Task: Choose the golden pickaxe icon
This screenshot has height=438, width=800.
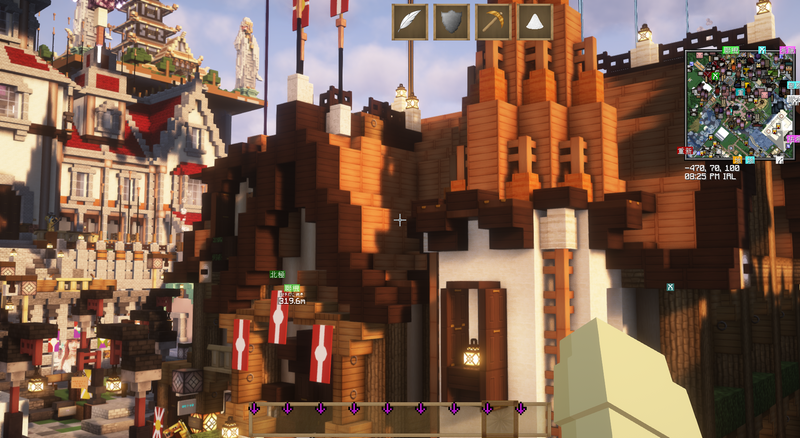Action: [494, 22]
